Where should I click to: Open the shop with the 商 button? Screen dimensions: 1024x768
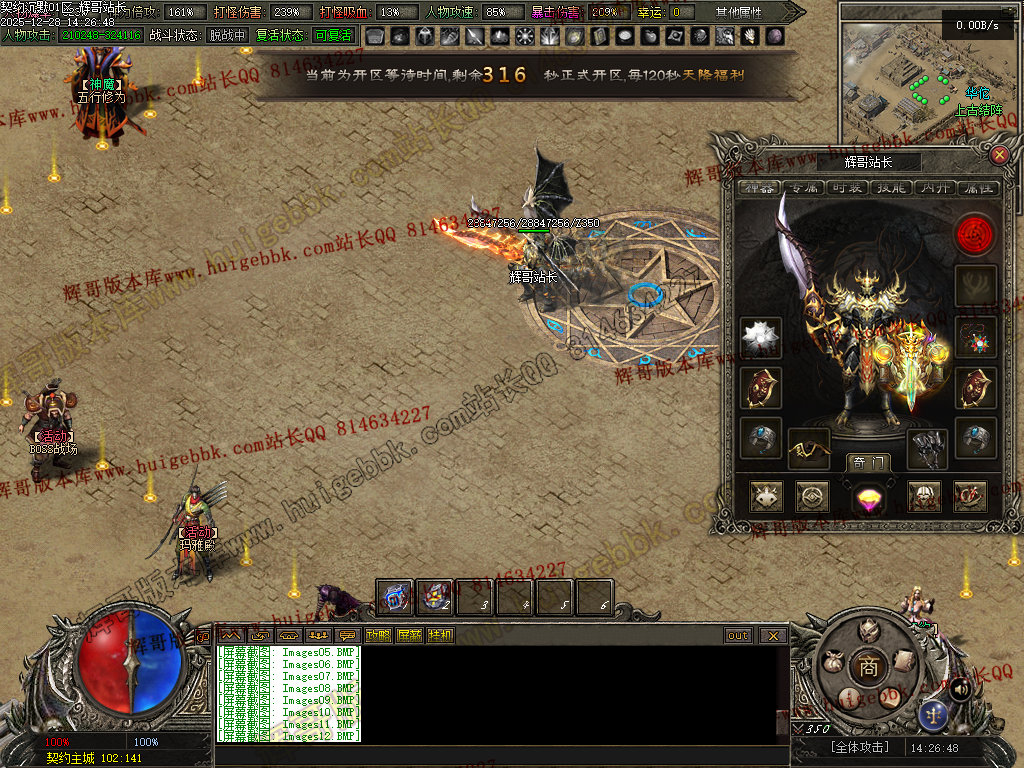[868, 668]
